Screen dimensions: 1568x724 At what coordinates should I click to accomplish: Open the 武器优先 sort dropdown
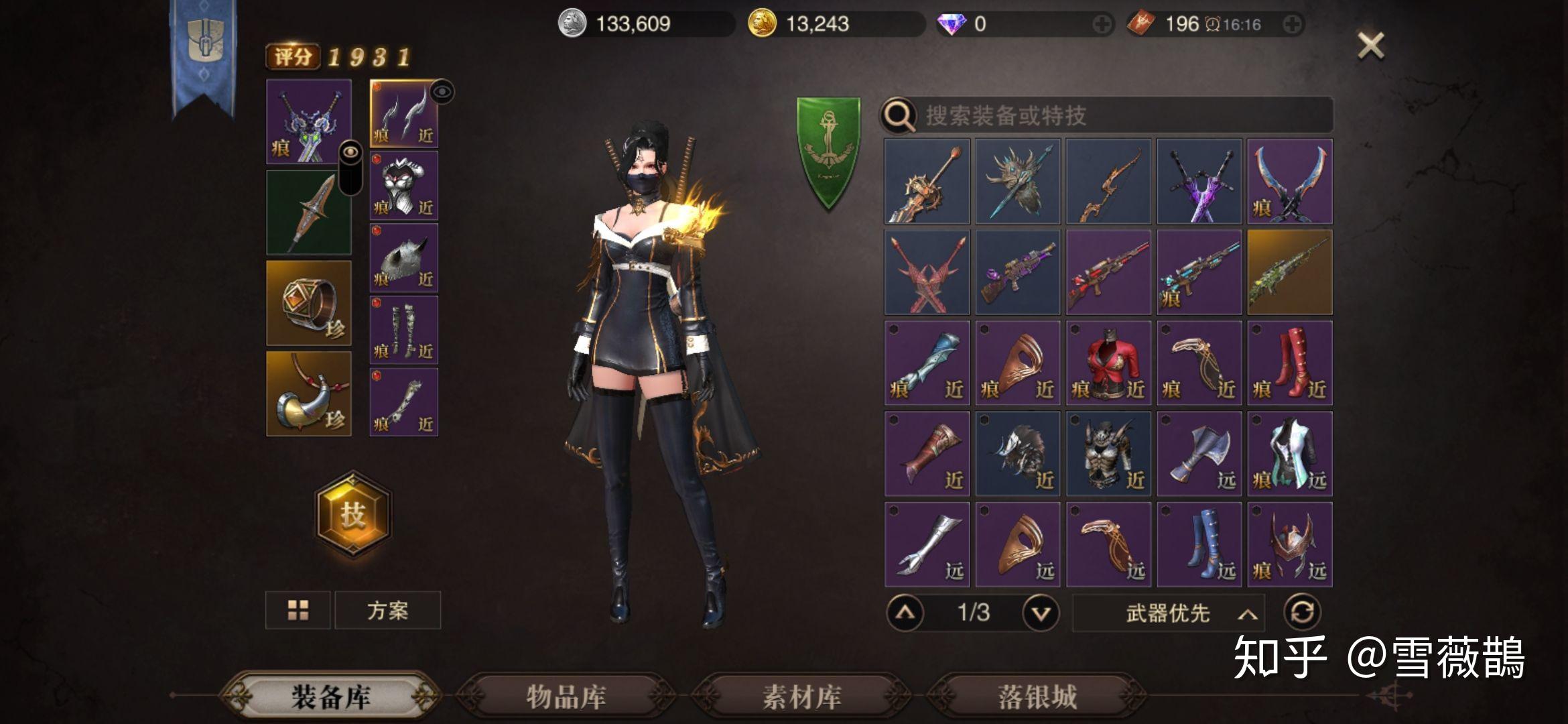point(1169,613)
